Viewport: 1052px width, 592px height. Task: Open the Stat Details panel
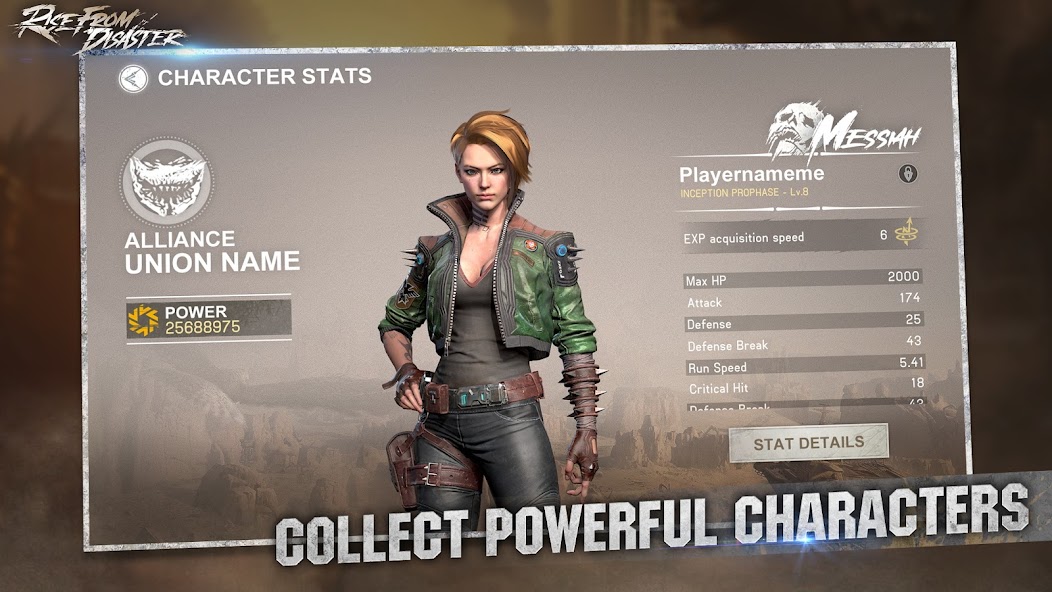(809, 443)
